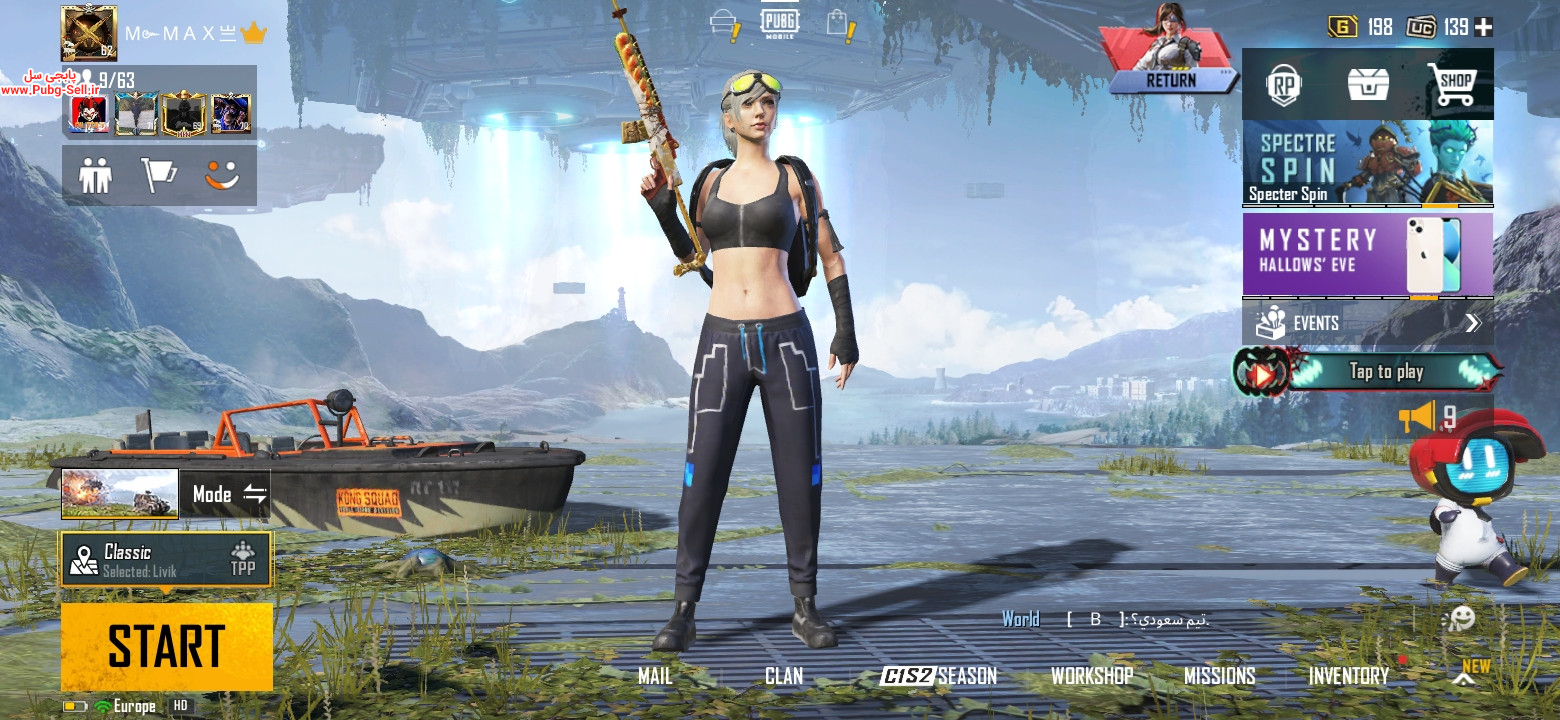Expand the bottom menu arrow marked NEW
The height and width of the screenshot is (720, 1560).
coord(1464,678)
